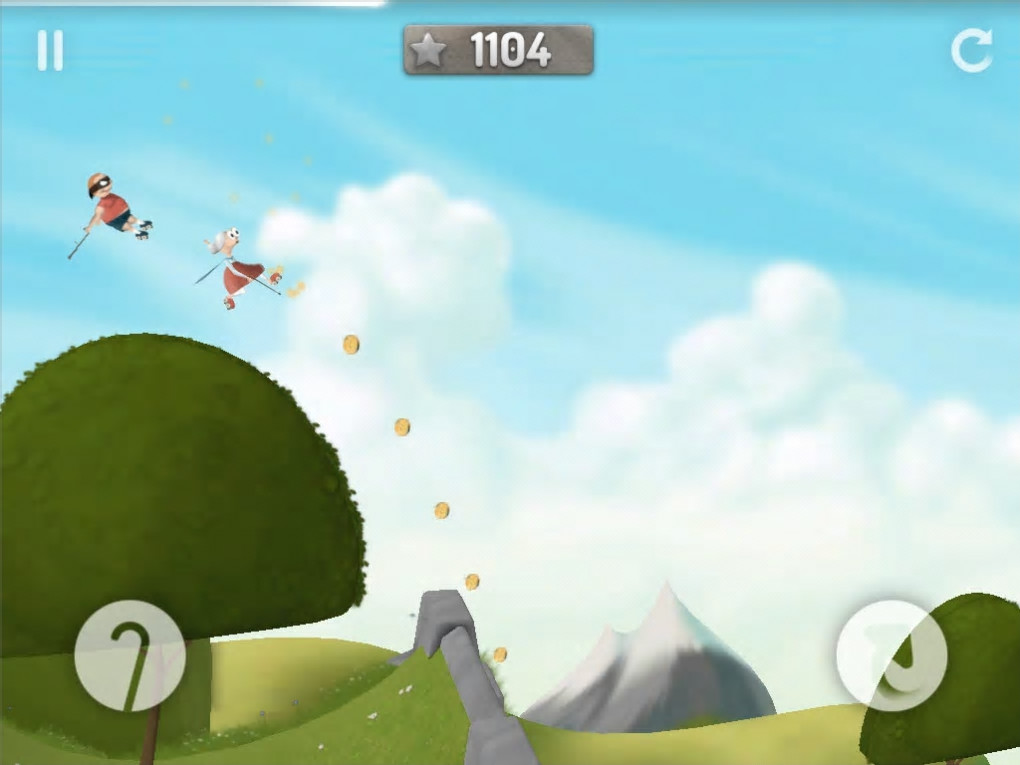The width and height of the screenshot is (1020, 765).
Task: Tap the upright cane button
Action: pos(130,656)
